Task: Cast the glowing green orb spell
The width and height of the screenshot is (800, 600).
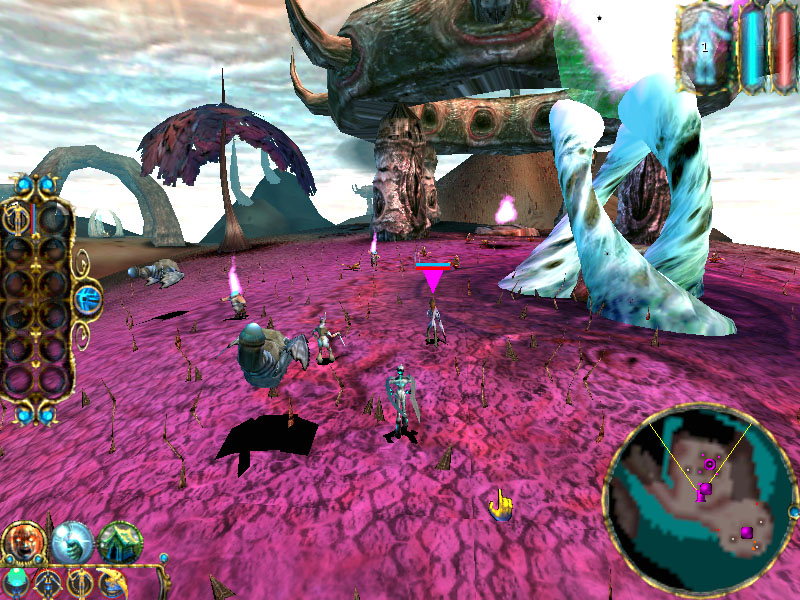Action: [x=16, y=583]
